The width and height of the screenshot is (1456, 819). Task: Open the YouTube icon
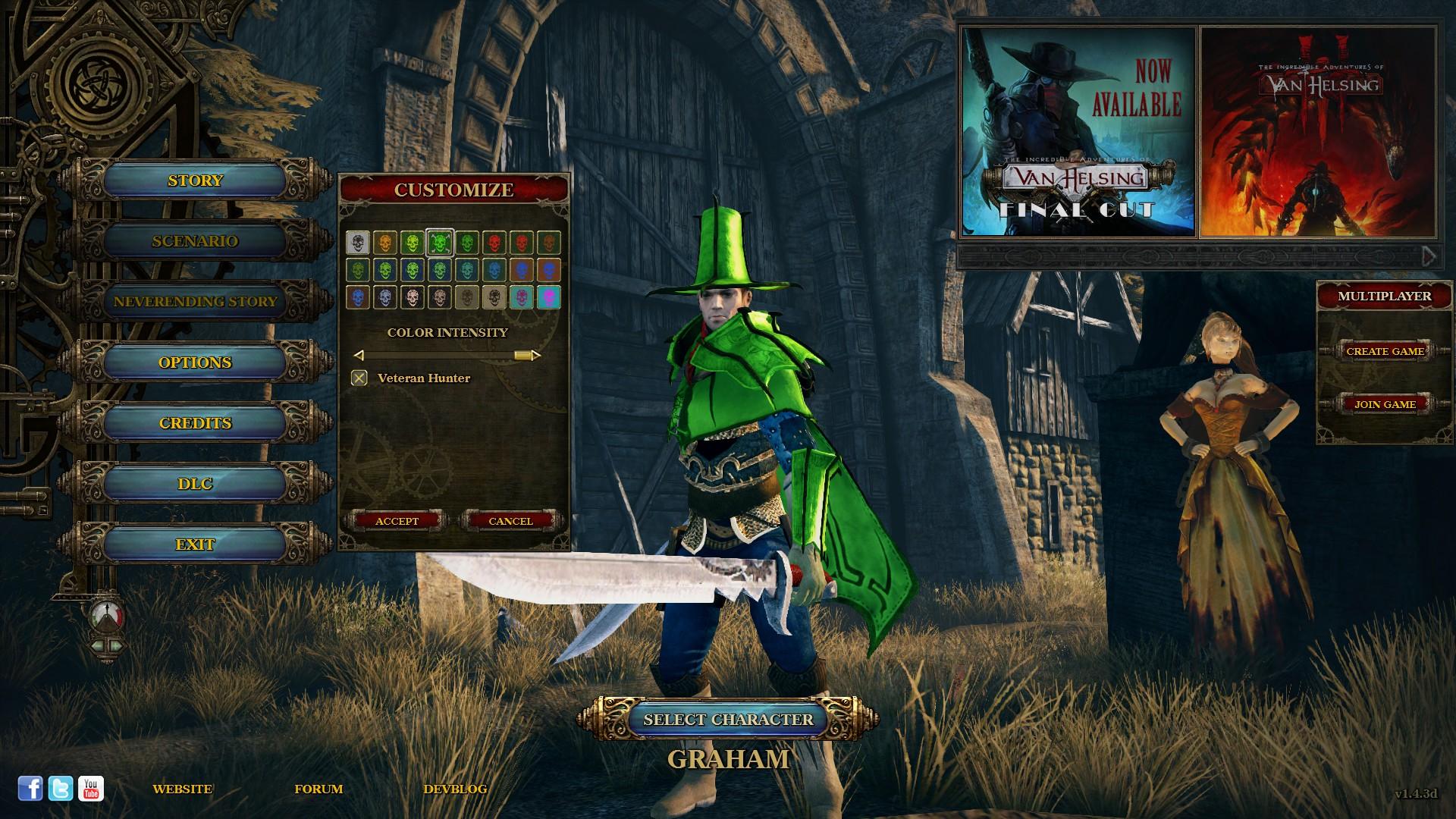[x=91, y=787]
